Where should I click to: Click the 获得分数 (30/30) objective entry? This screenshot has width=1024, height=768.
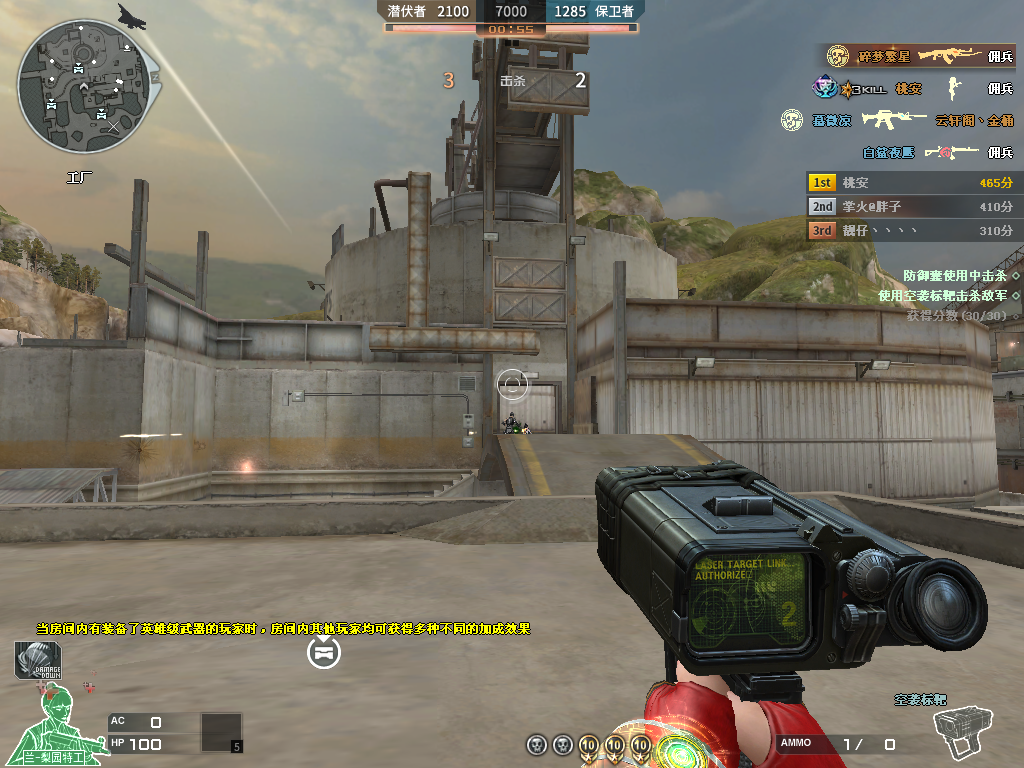956,316
